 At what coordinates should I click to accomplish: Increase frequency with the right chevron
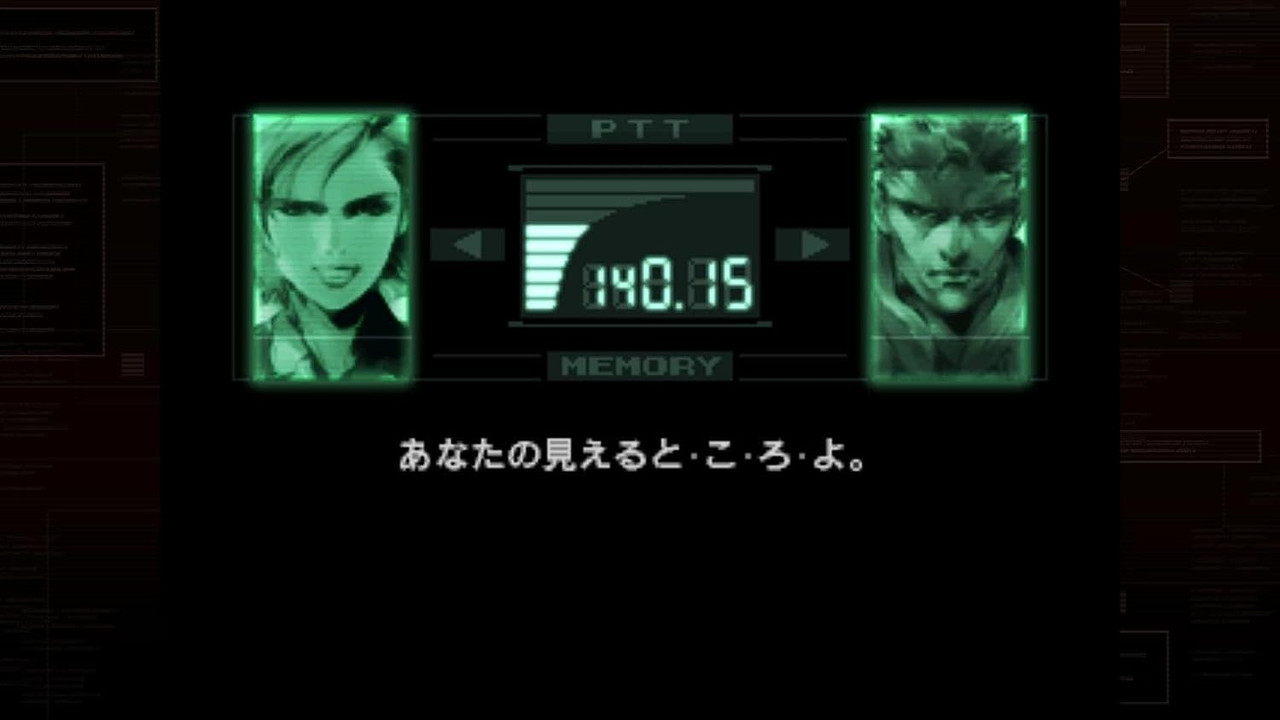click(x=812, y=245)
